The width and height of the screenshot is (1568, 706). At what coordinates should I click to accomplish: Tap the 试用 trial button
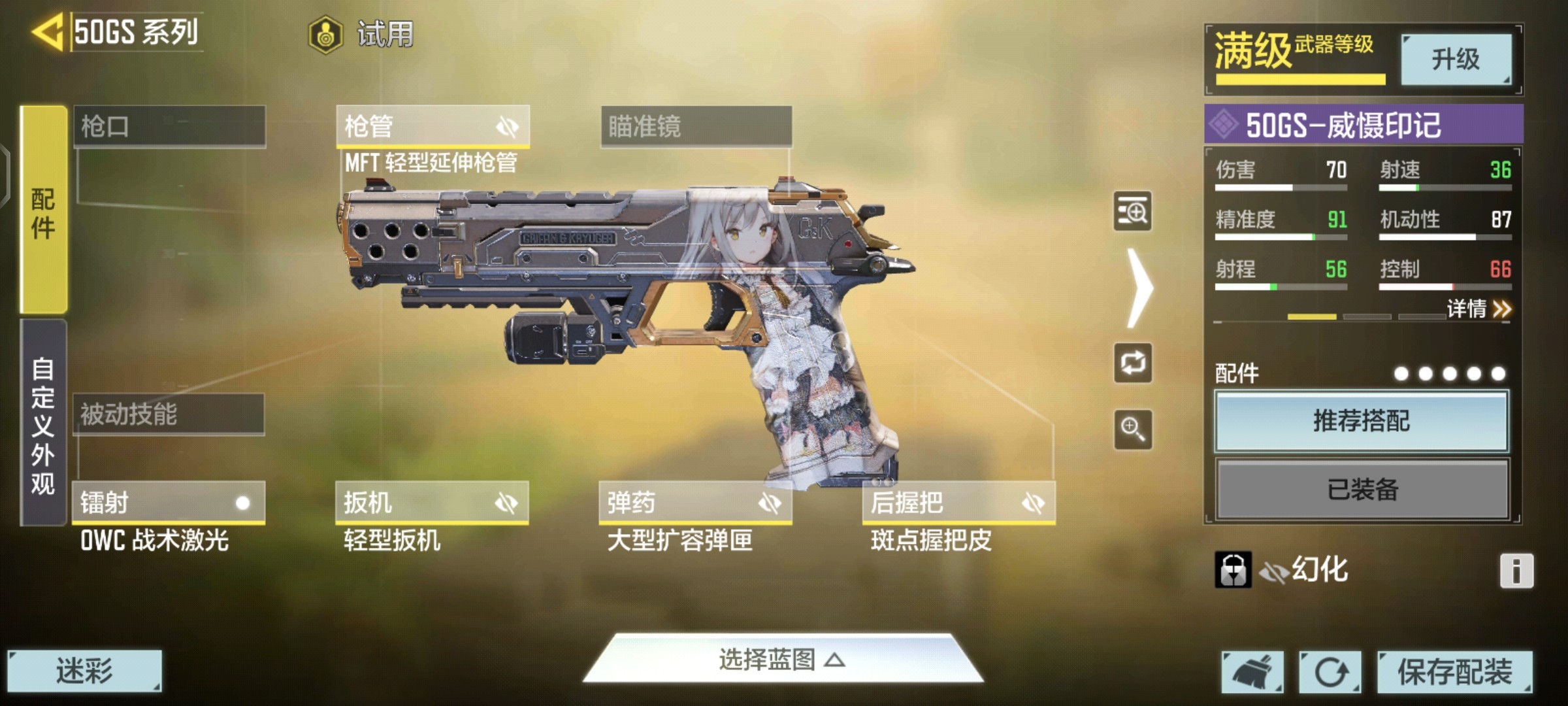[361, 34]
